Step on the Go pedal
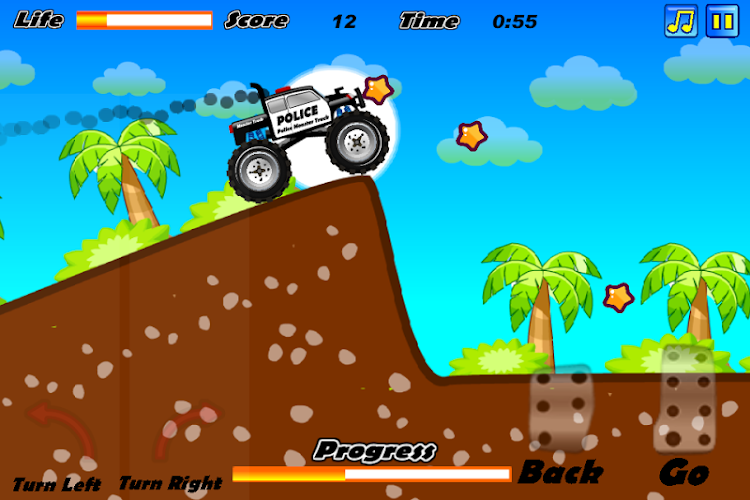Viewport: 750px width, 500px height. pos(684,400)
